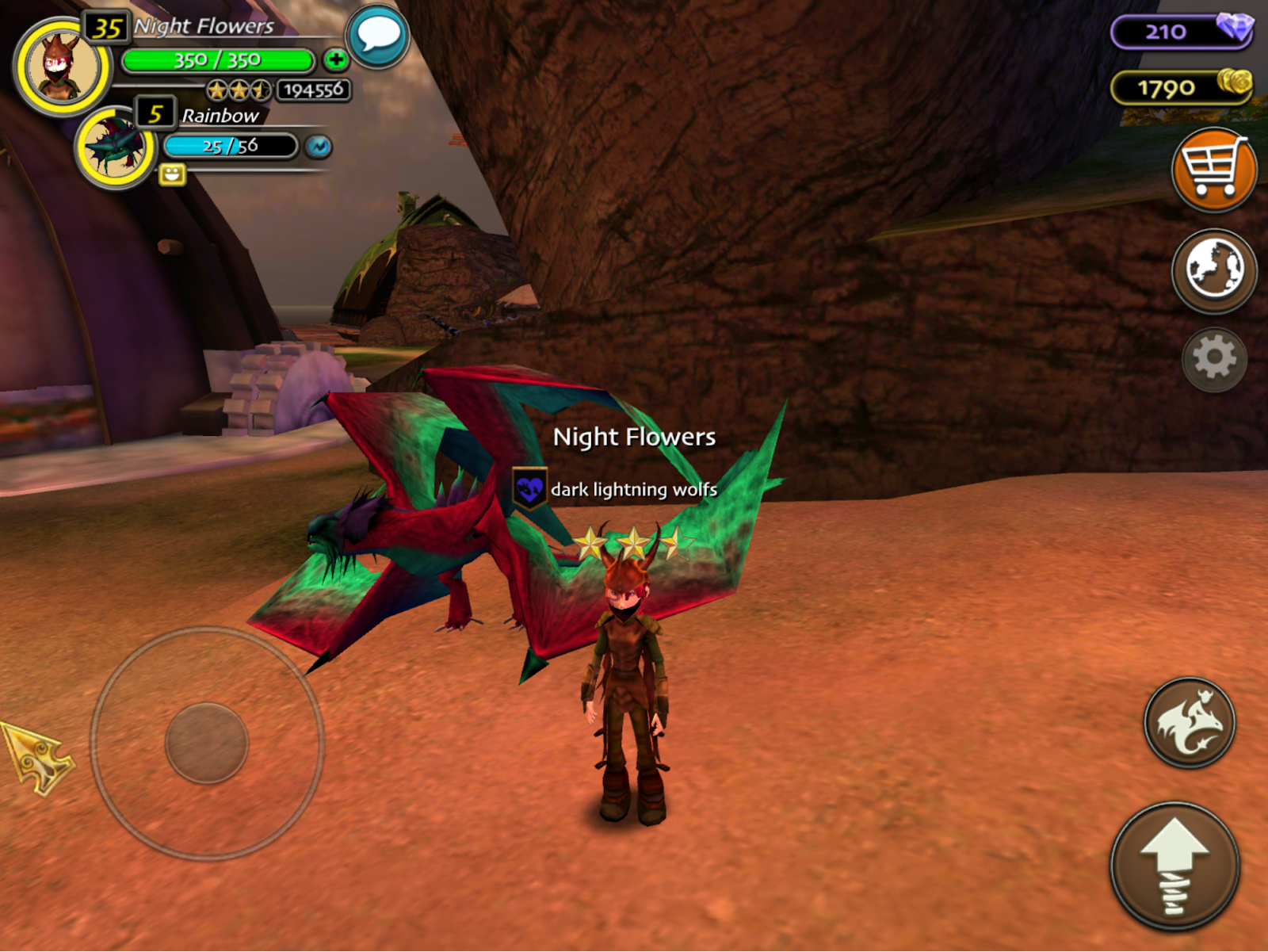The height and width of the screenshot is (952, 1268).
Task: Tap the virtual joystick thumb pad
Action: 207,743
